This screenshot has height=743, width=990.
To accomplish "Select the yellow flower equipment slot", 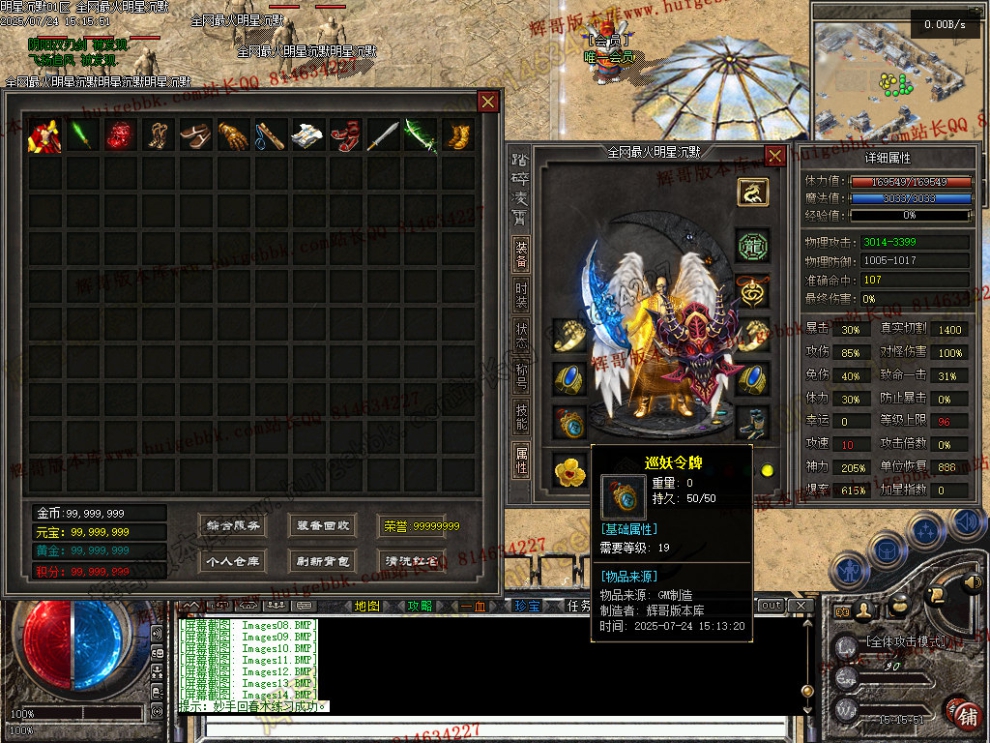I will click(570, 470).
